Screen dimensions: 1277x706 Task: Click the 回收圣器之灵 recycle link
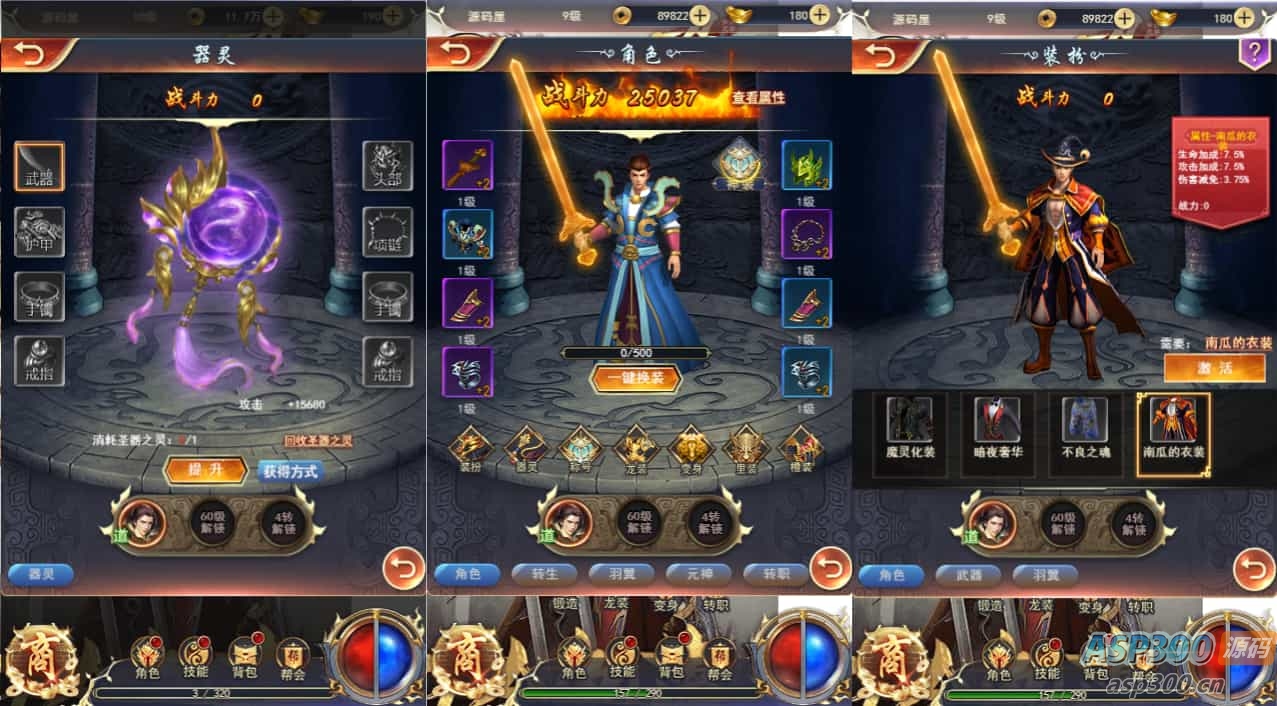(x=318, y=440)
